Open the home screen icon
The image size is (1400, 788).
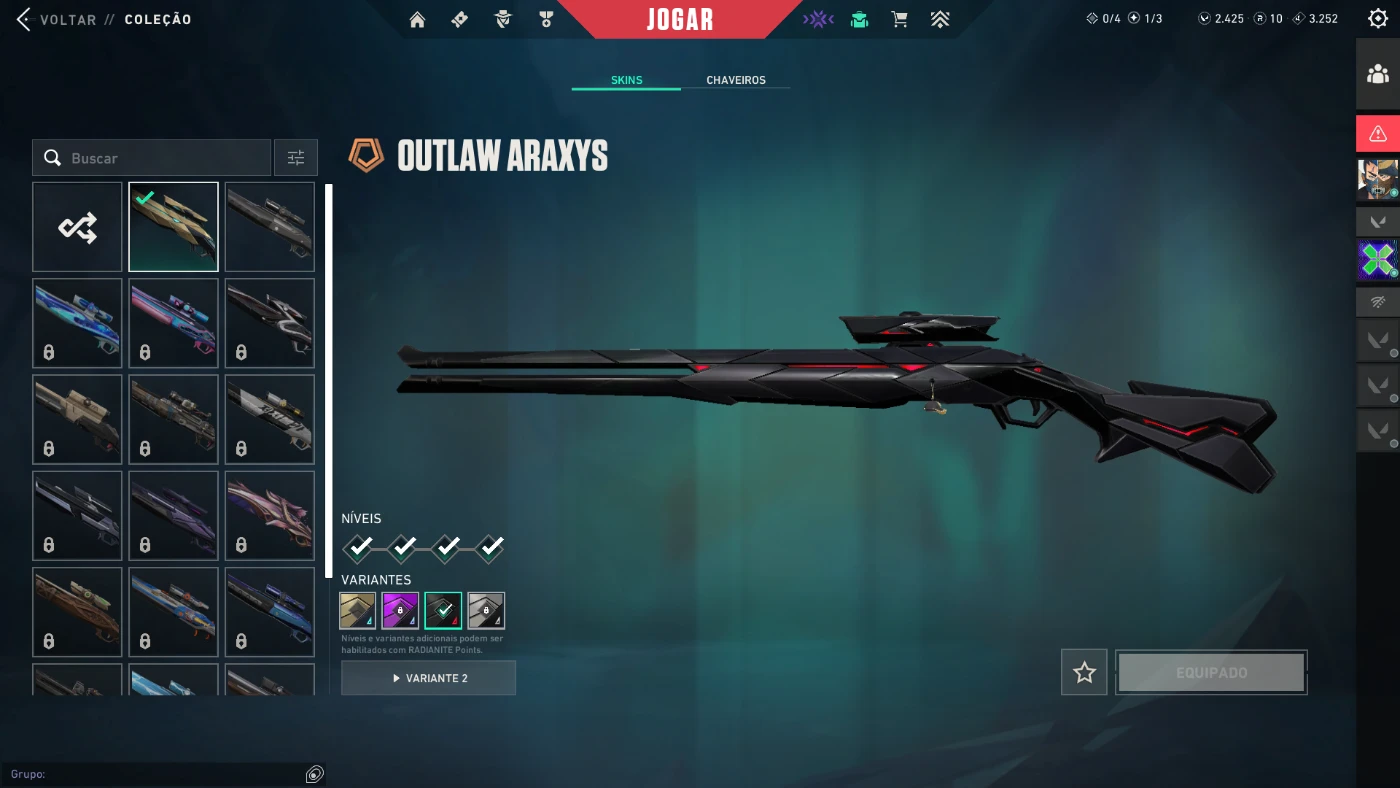click(418, 19)
